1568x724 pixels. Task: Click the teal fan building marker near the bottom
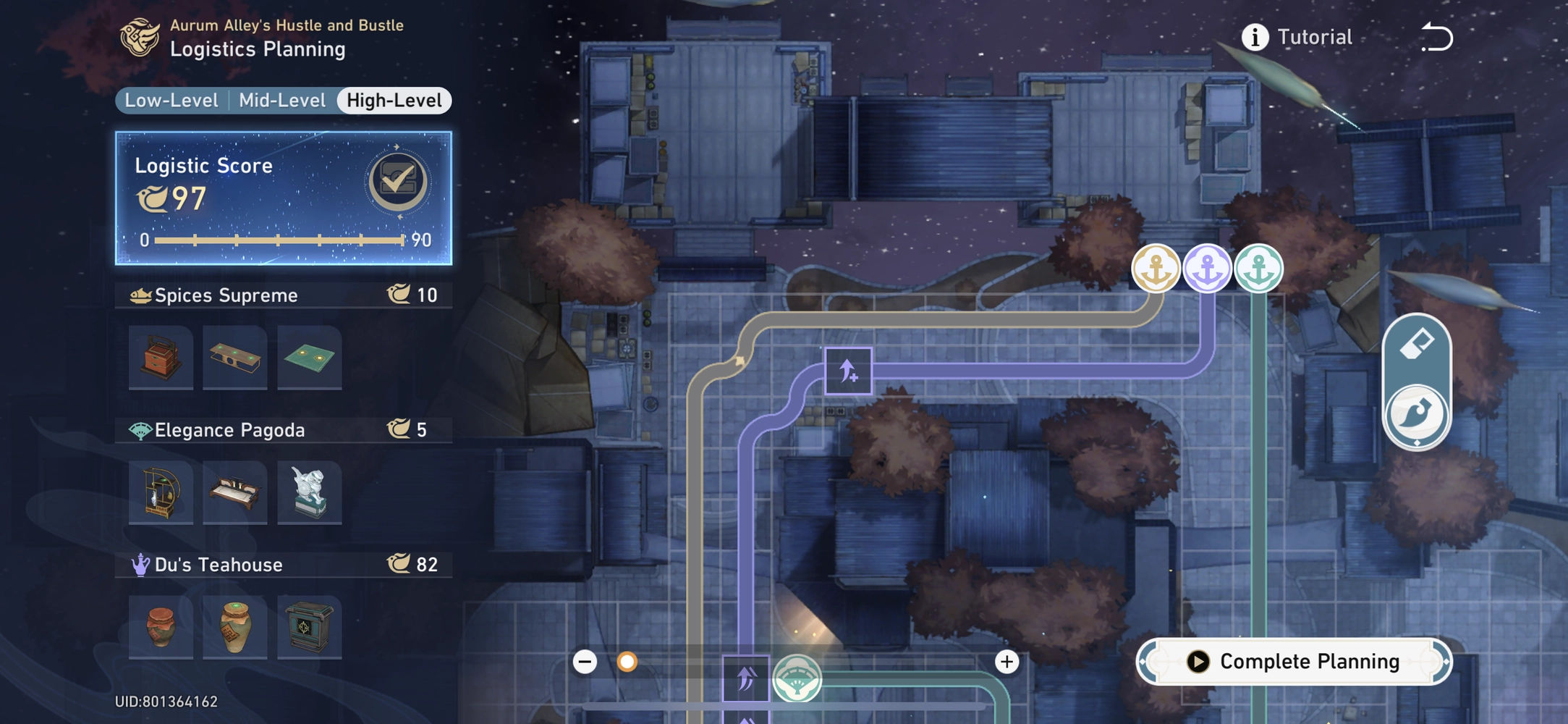coord(799,678)
